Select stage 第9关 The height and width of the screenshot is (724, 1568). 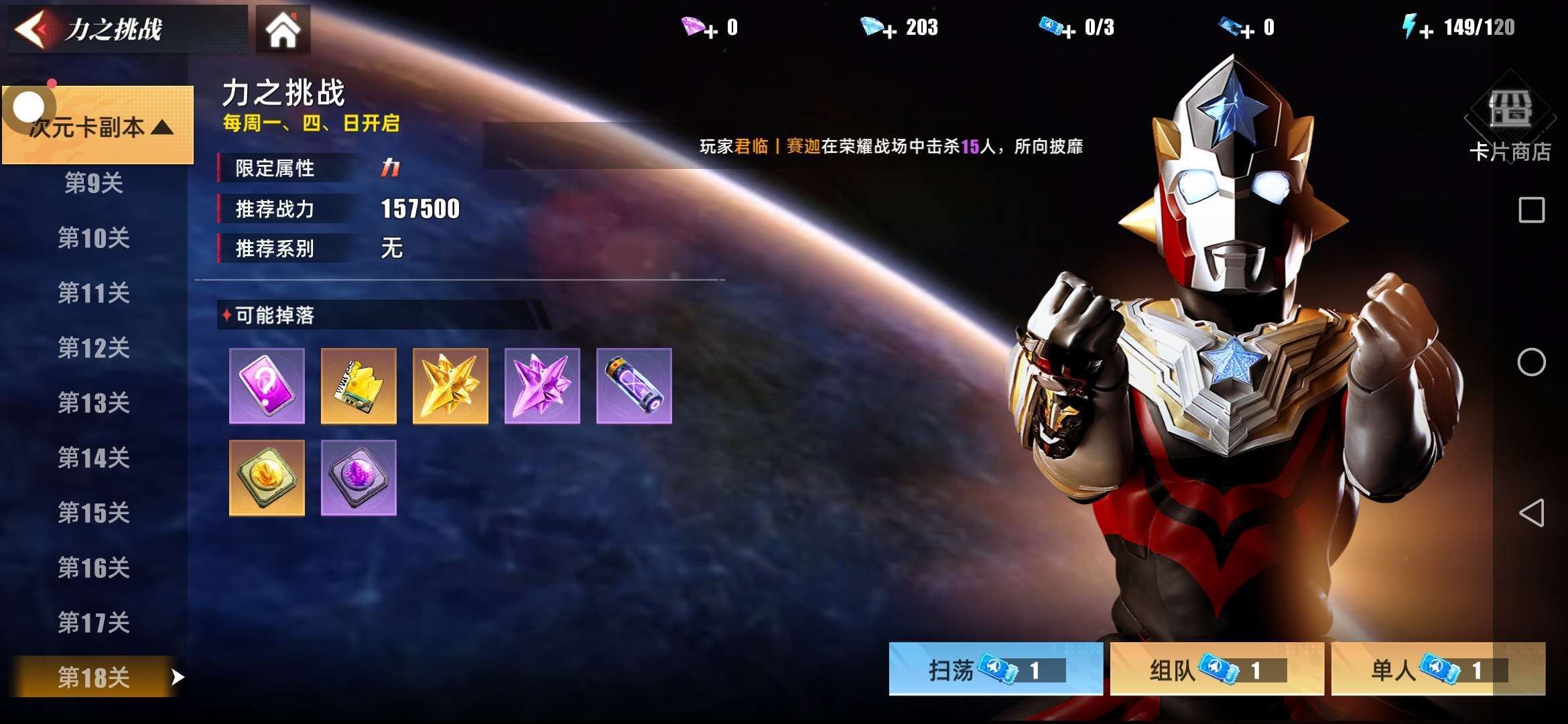pos(94,182)
